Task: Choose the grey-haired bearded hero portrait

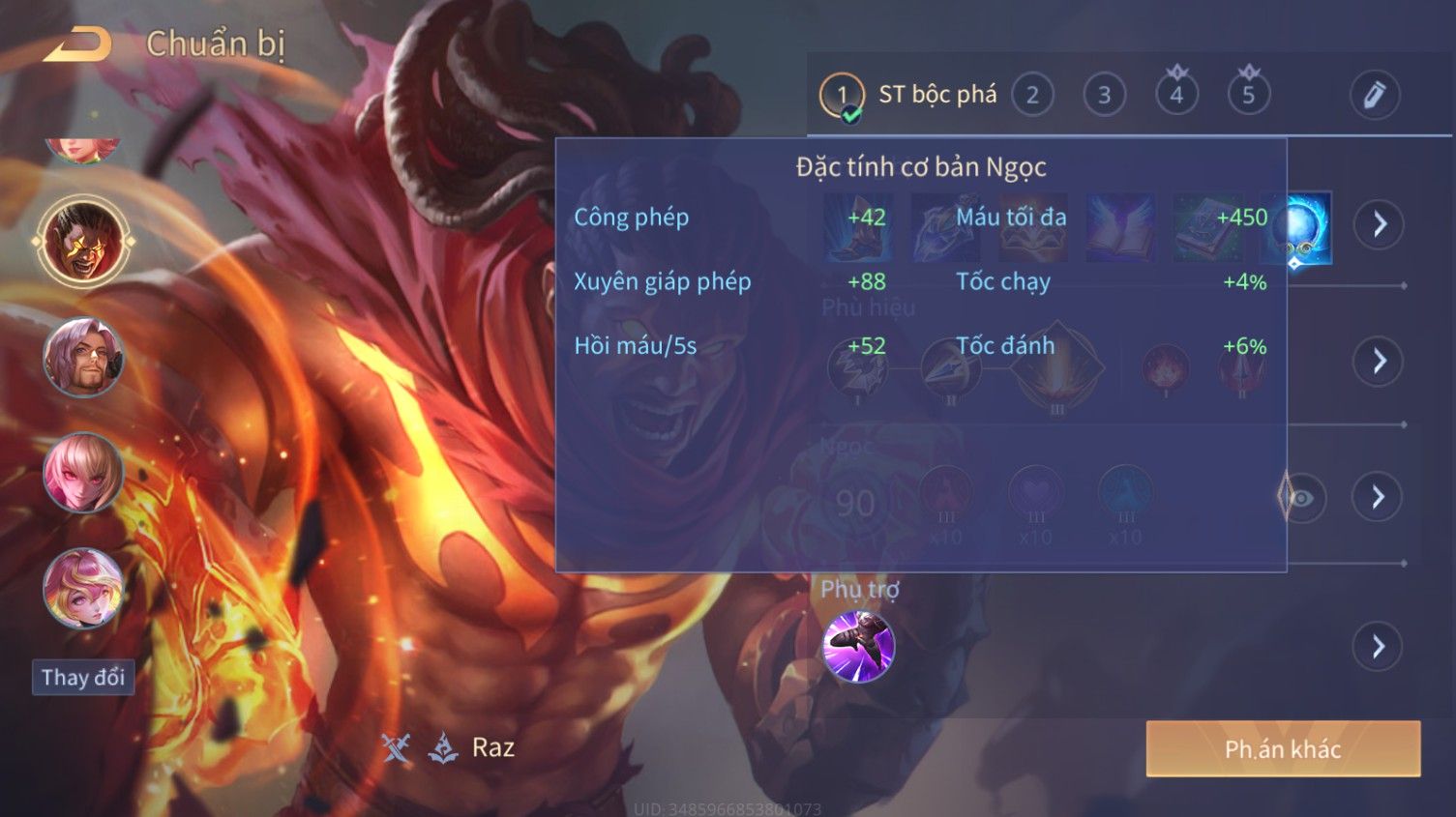Action: [x=83, y=357]
